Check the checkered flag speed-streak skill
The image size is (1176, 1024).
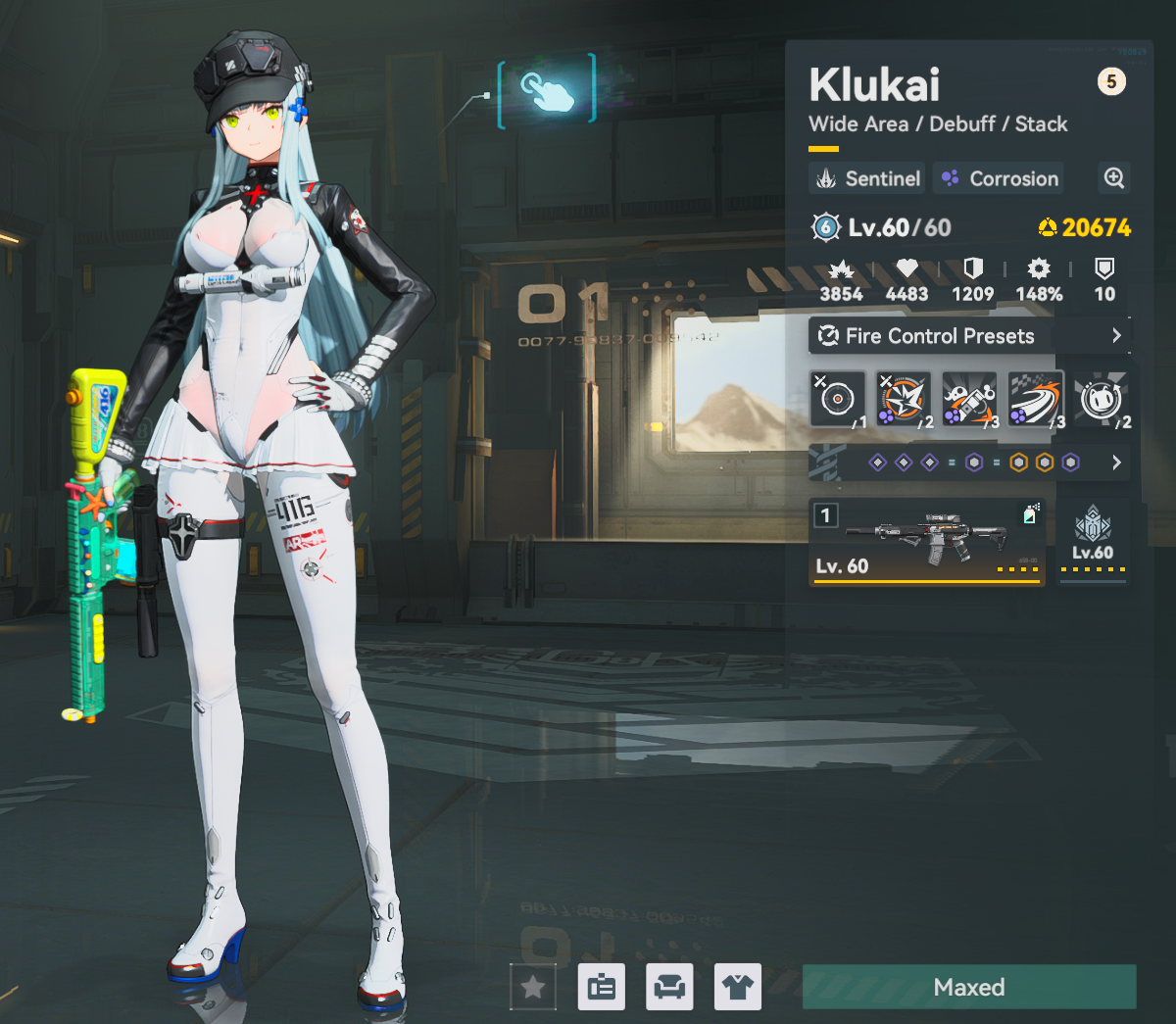(x=1035, y=399)
